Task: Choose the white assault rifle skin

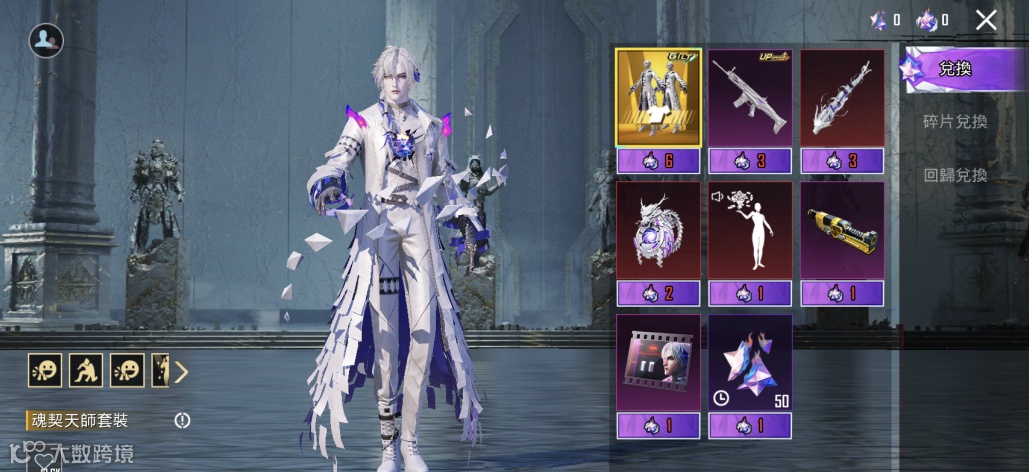Action: 750,98
